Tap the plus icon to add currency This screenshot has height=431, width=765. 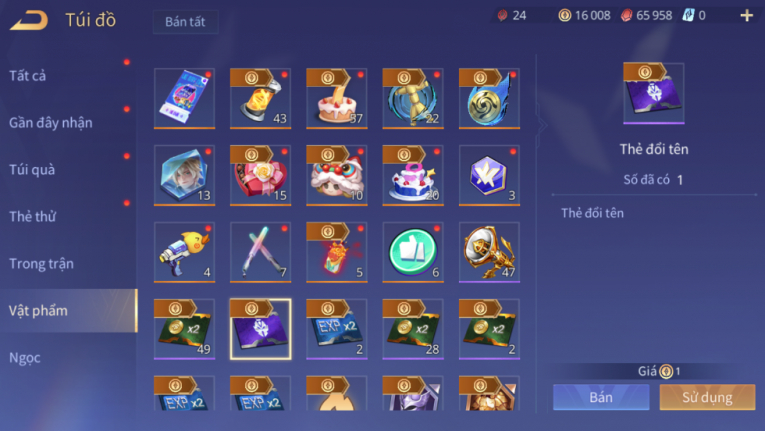click(x=746, y=15)
